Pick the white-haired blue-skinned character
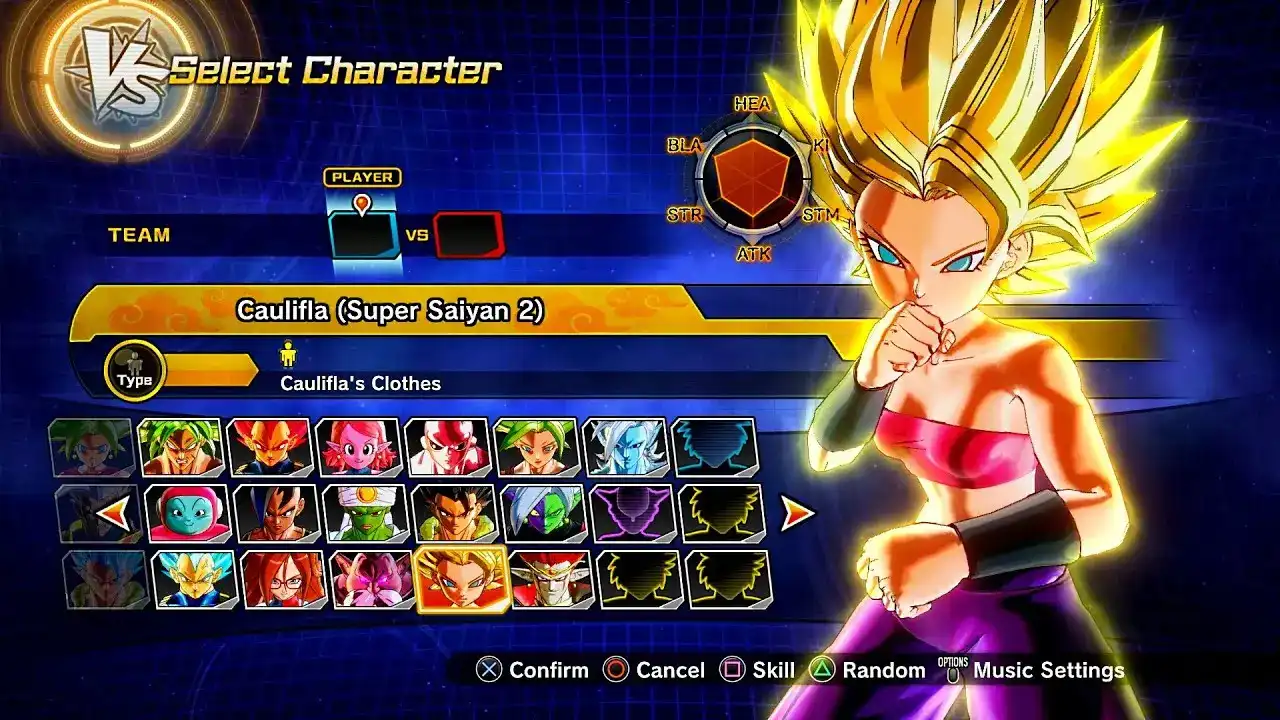This screenshot has height=720, width=1280. tap(625, 447)
